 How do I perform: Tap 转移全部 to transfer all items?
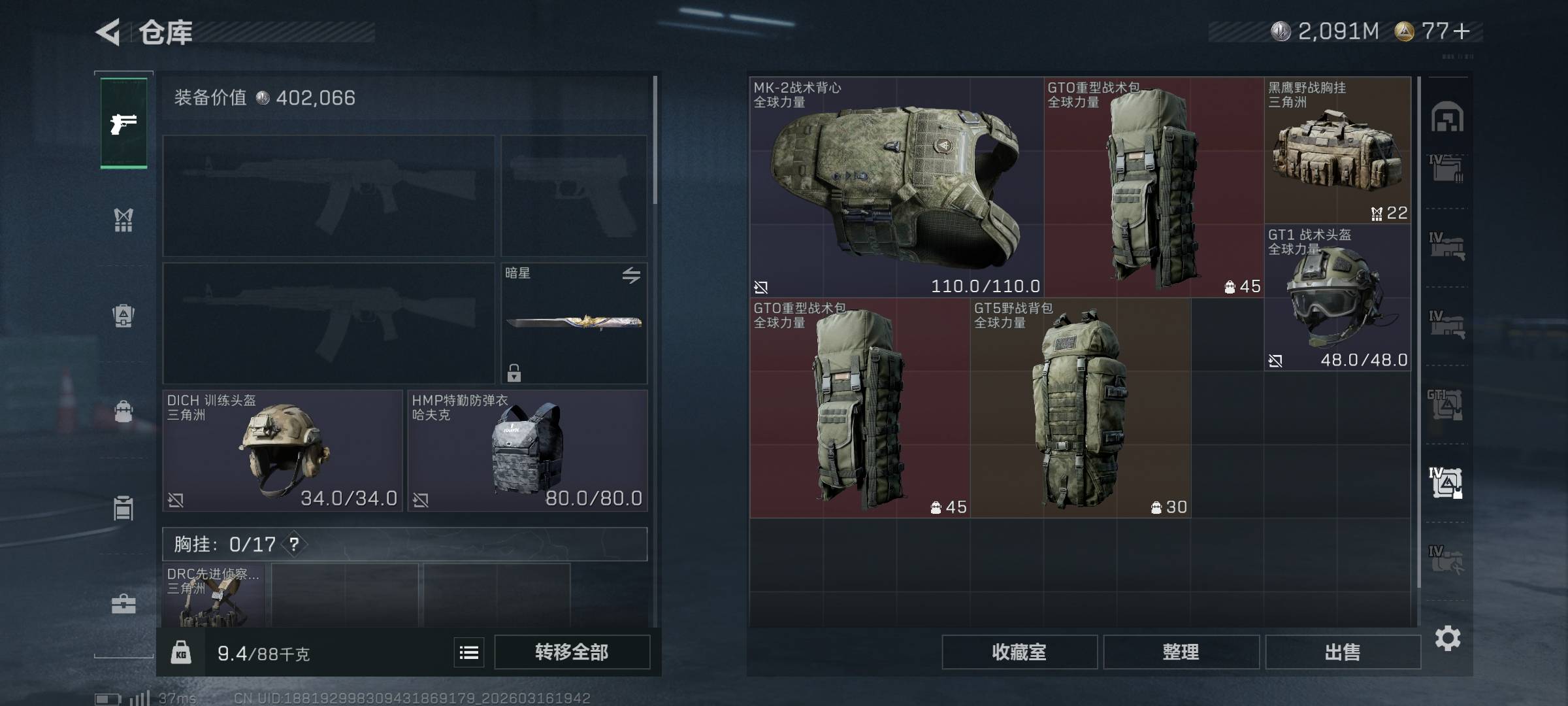[x=572, y=652]
